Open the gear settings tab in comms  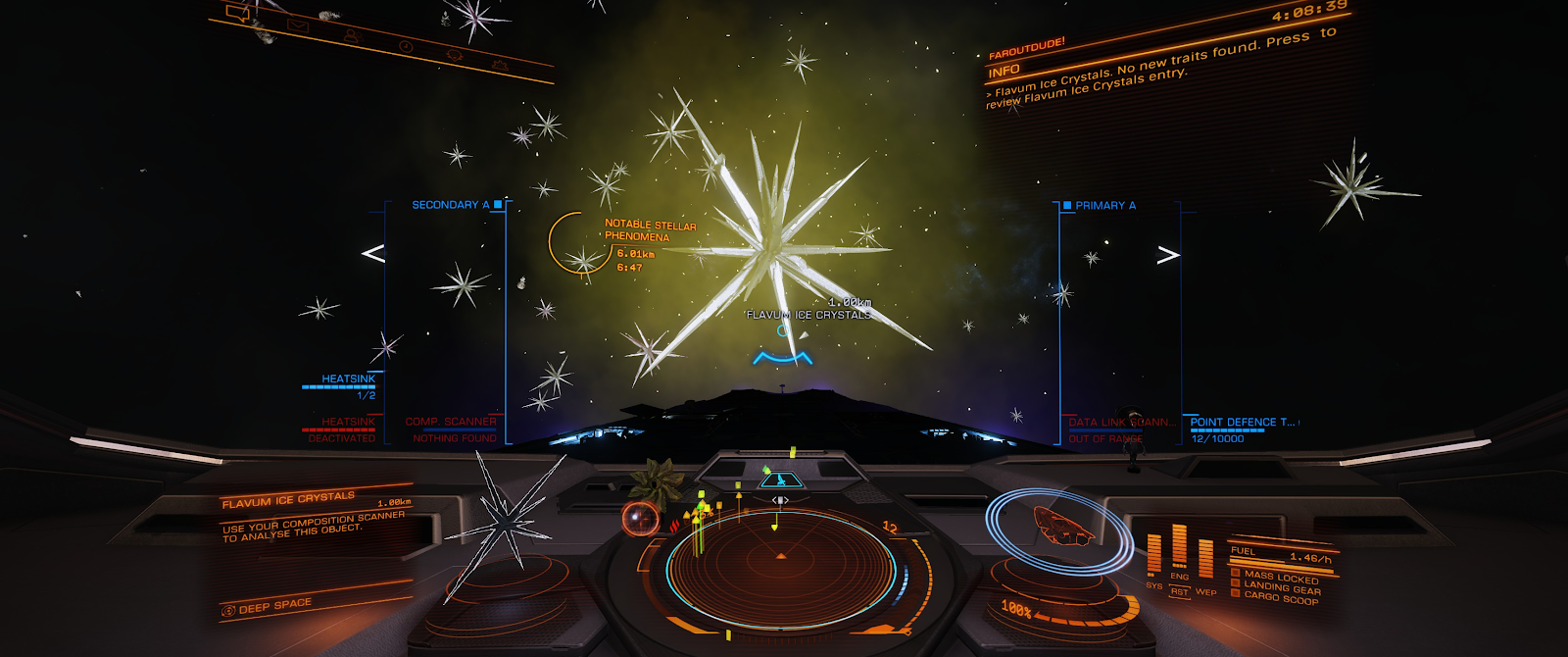point(499,65)
